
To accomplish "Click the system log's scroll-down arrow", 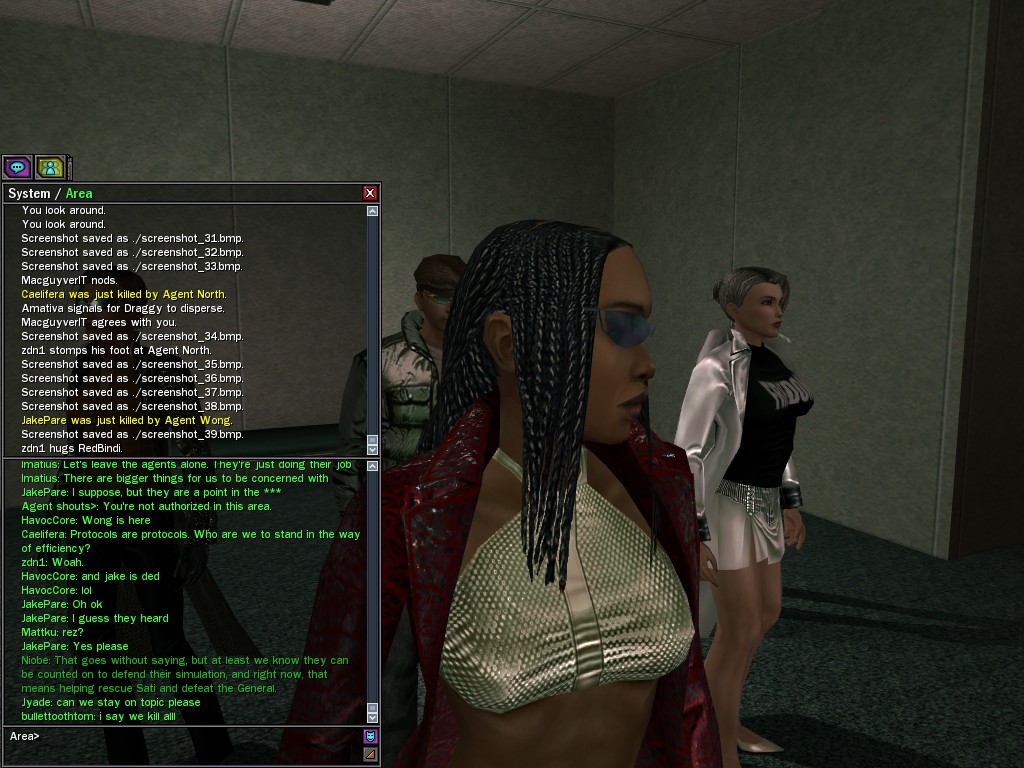I will click(x=373, y=449).
